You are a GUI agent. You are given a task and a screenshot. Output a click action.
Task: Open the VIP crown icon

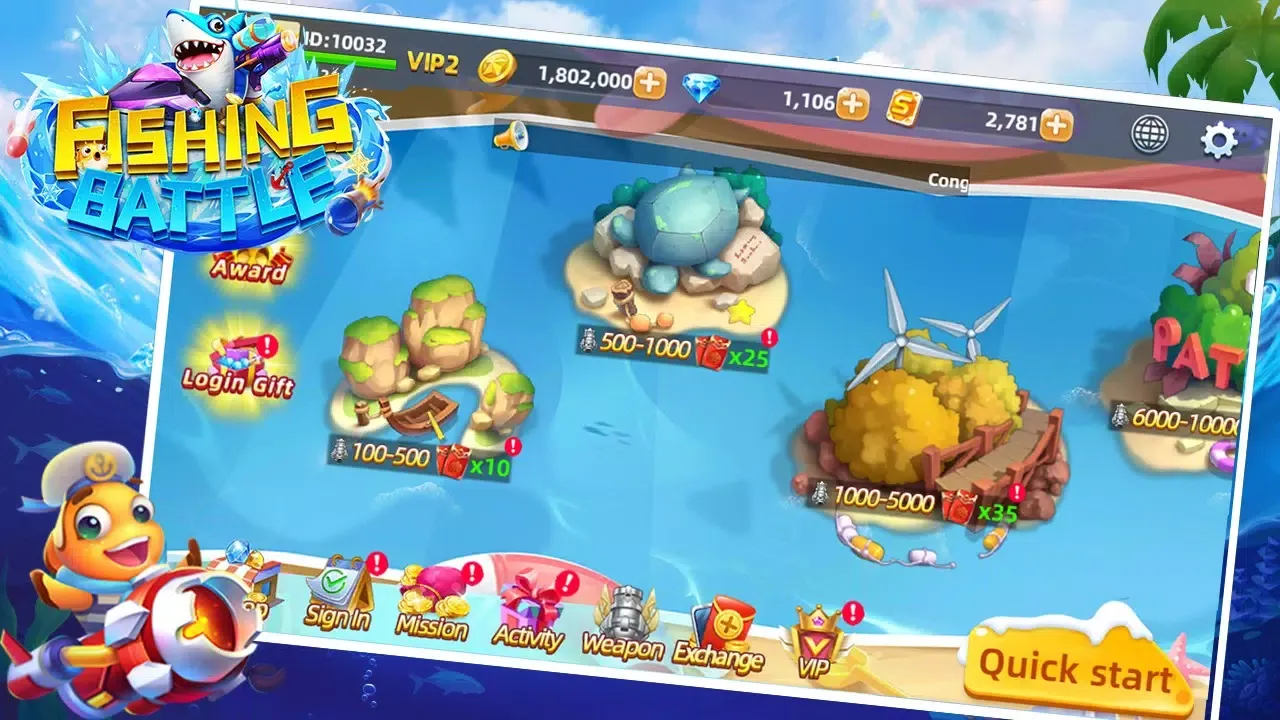click(x=819, y=630)
